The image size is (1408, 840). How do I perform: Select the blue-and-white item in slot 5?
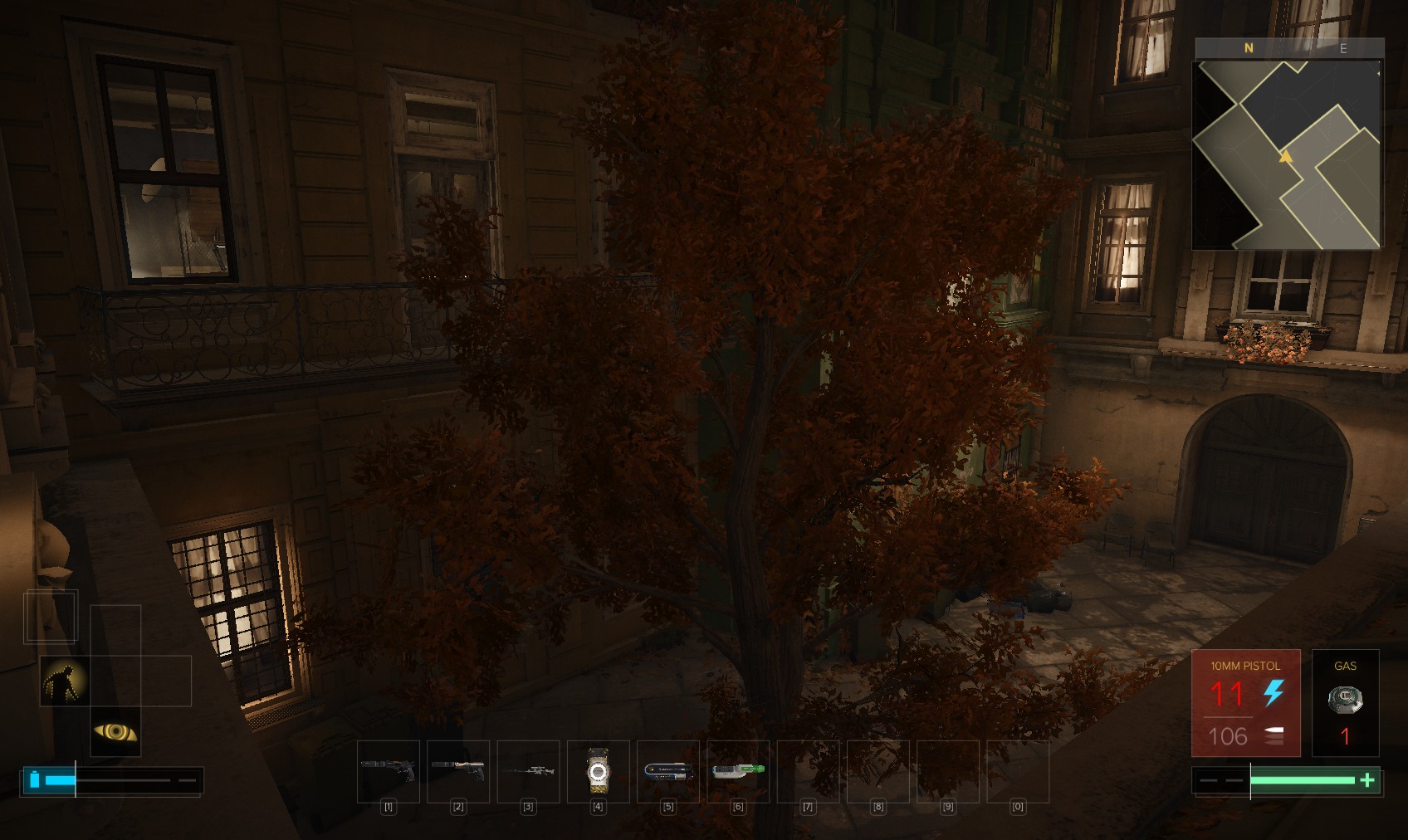[x=668, y=771]
